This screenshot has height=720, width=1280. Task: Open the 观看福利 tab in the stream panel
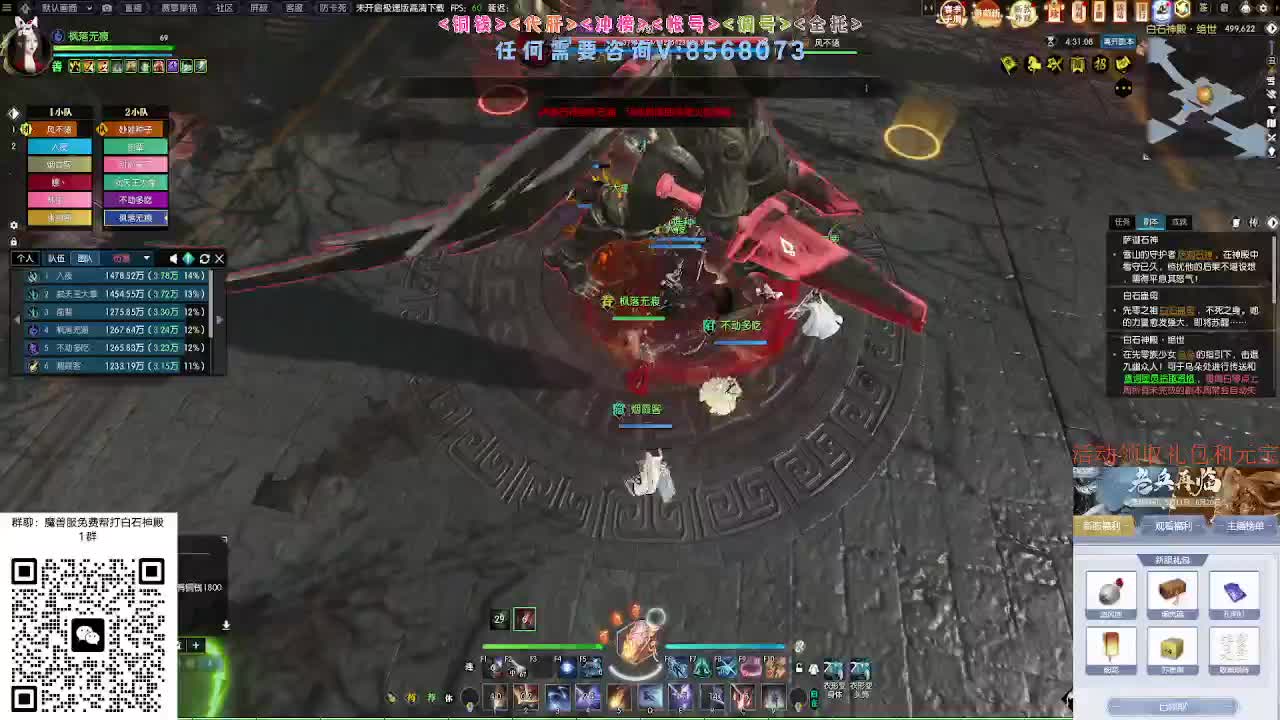1172,525
